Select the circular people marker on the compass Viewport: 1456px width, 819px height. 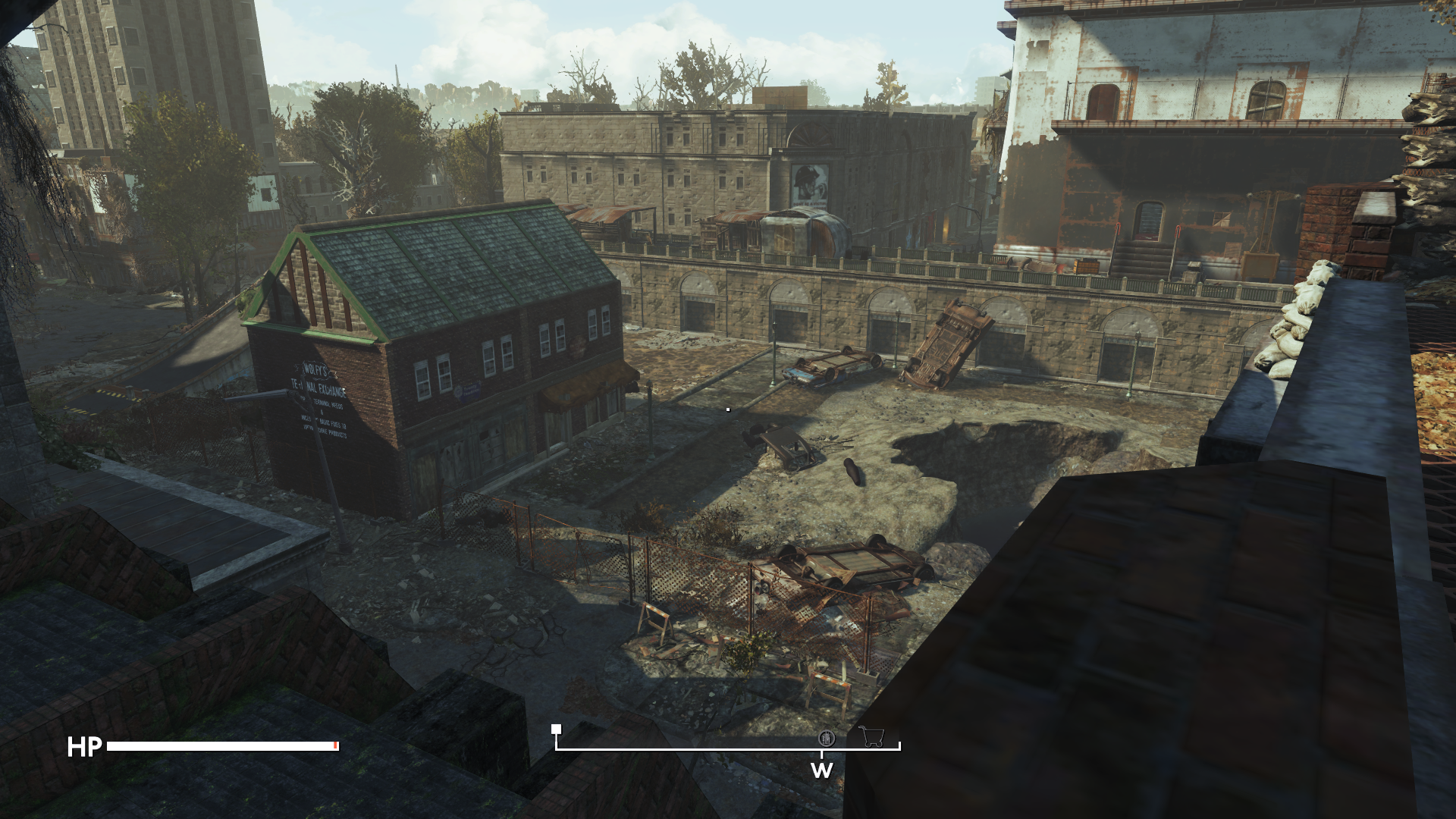[x=826, y=738]
